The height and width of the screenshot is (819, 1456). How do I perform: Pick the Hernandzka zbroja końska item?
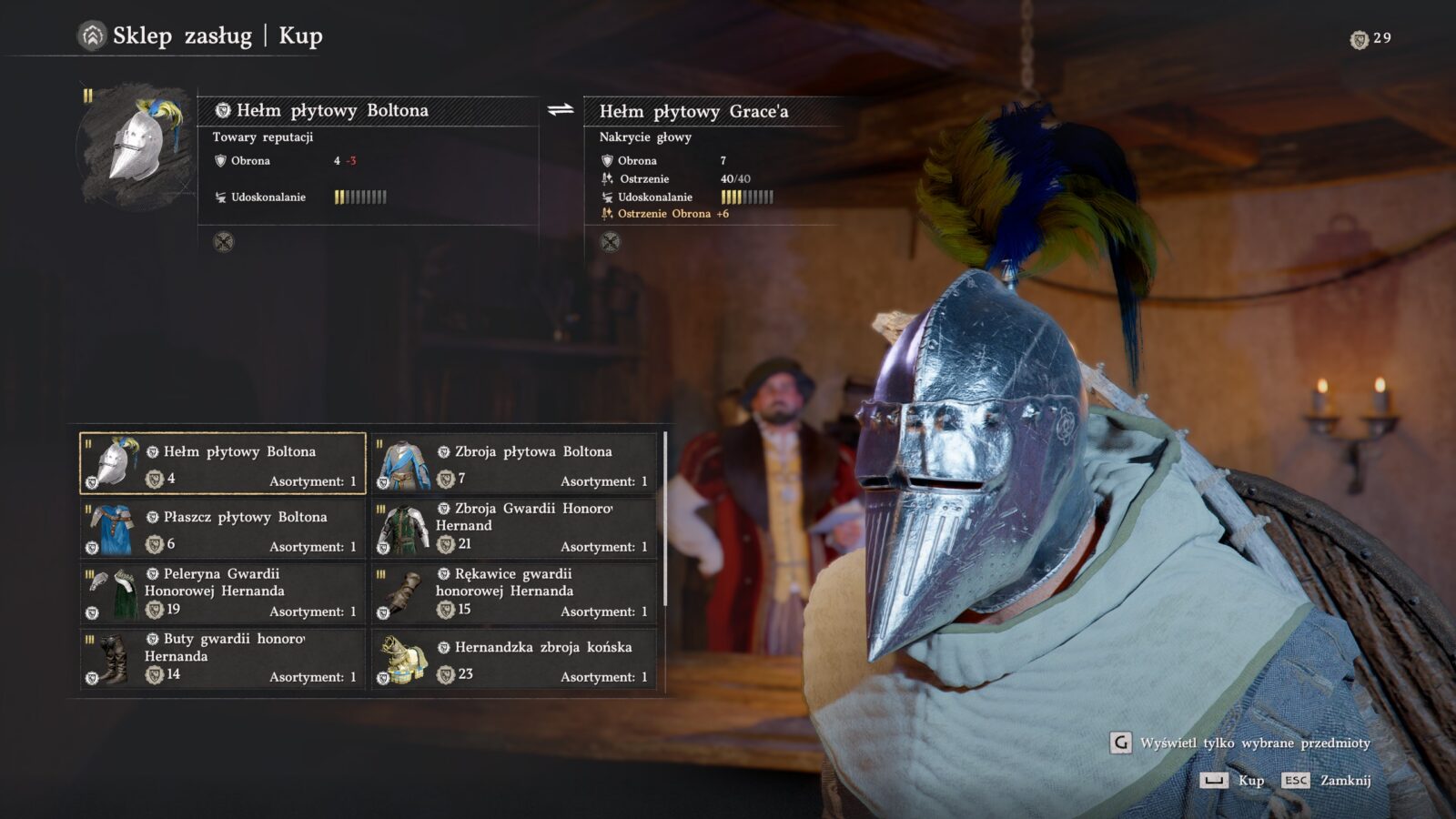pos(514,660)
